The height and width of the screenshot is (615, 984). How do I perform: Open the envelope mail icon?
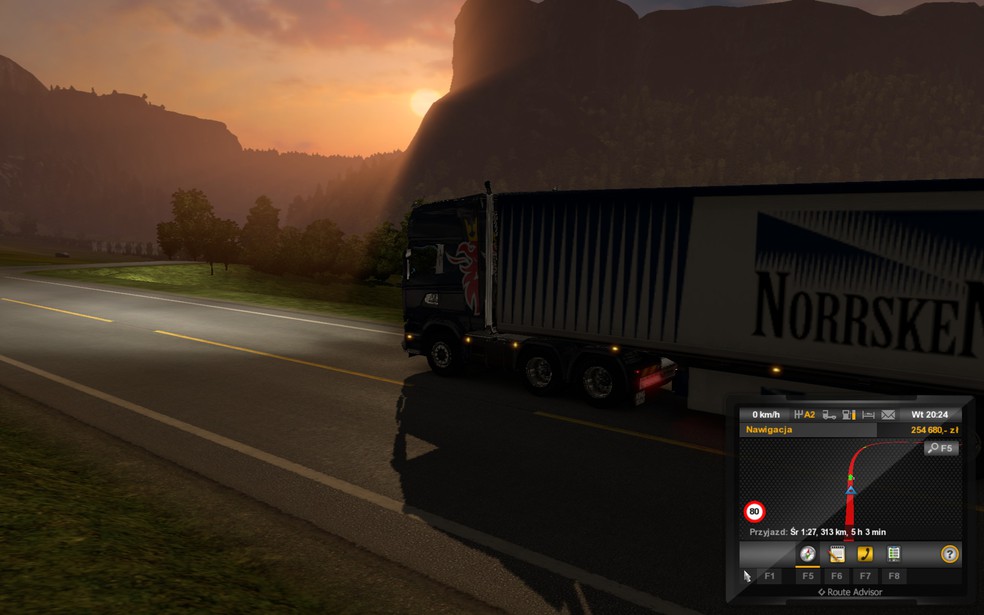pyautogui.click(x=888, y=414)
